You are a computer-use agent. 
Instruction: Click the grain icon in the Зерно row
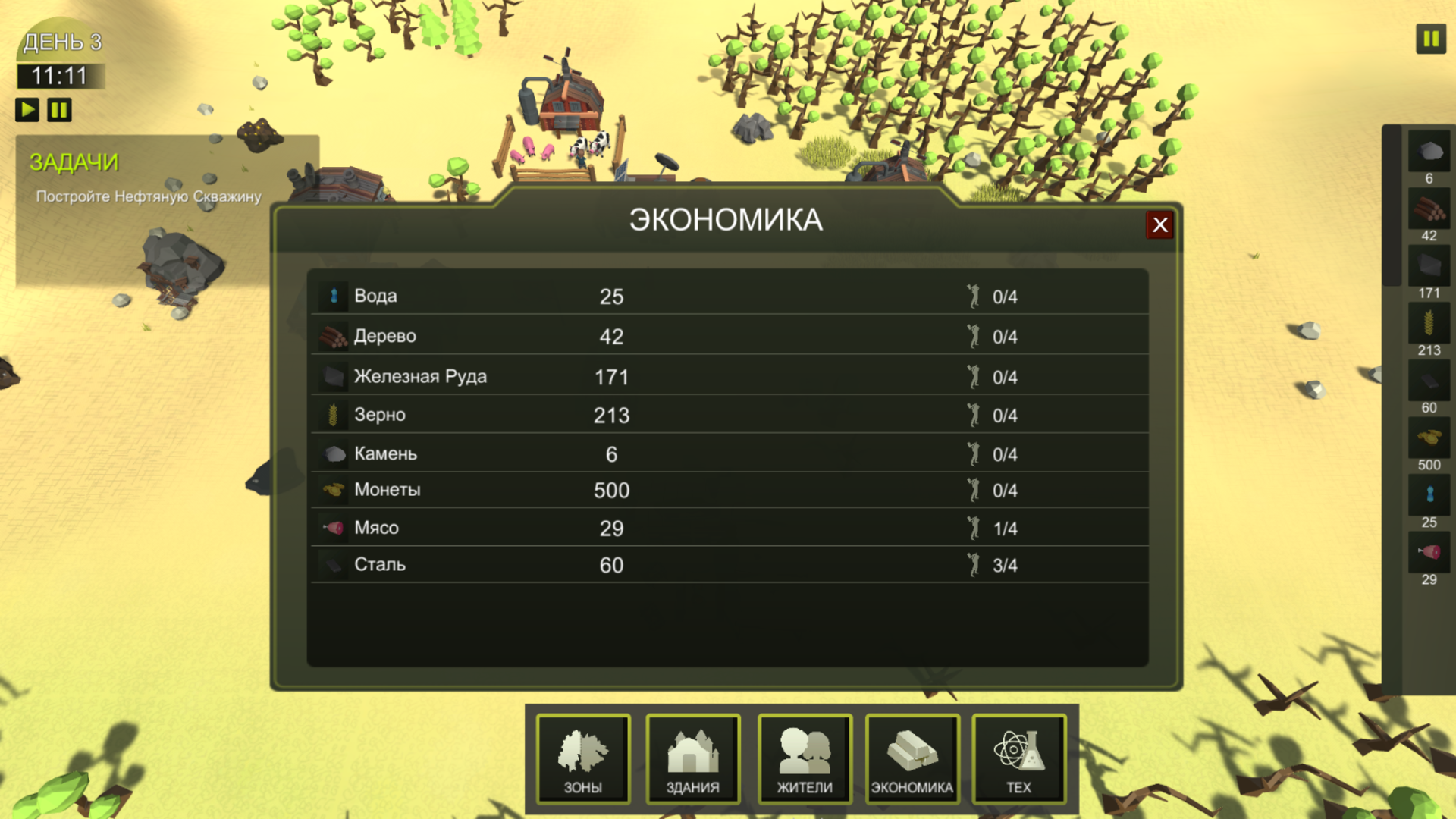click(334, 414)
